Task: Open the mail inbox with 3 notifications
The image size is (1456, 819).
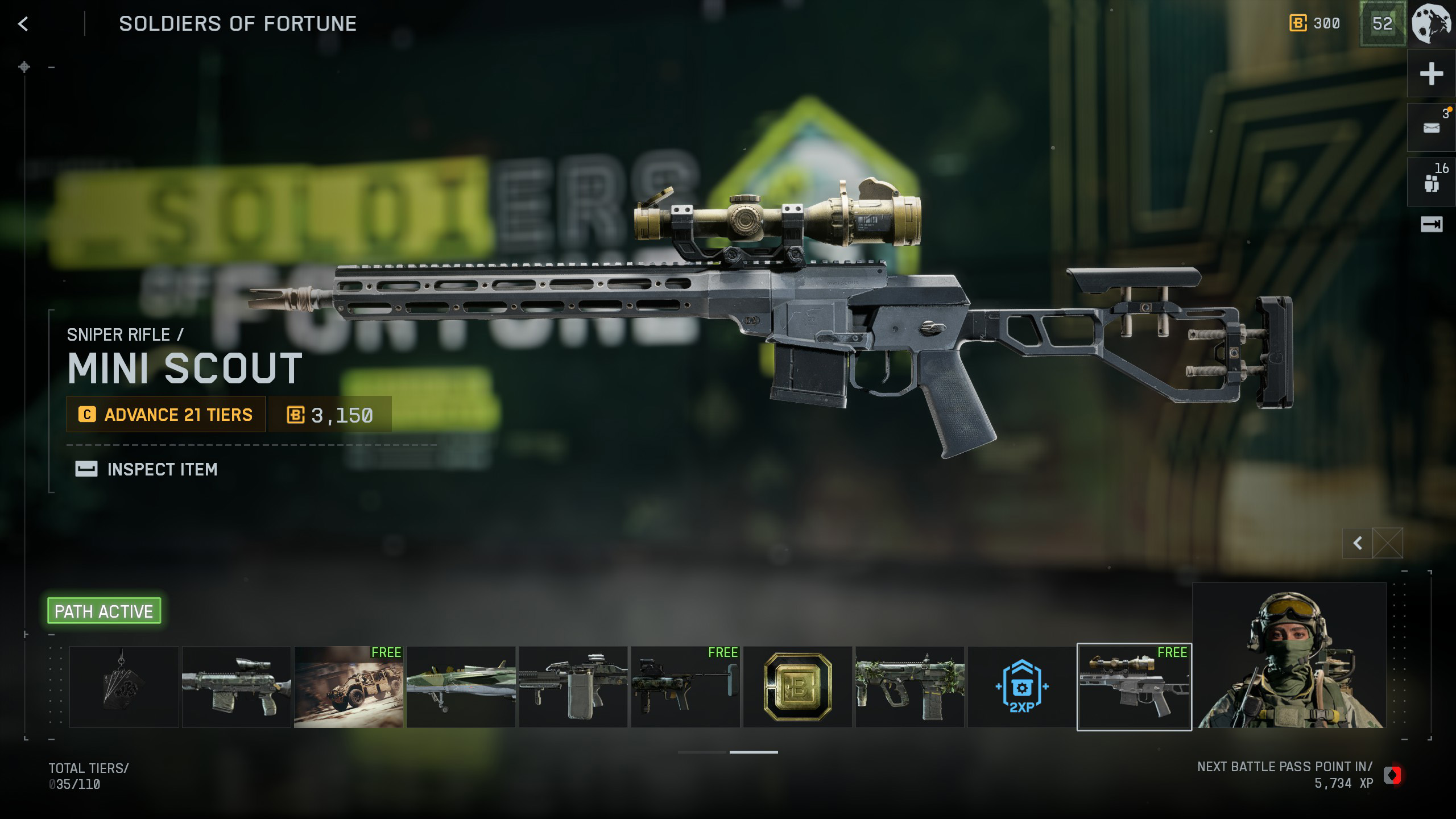Action: pos(1431,128)
